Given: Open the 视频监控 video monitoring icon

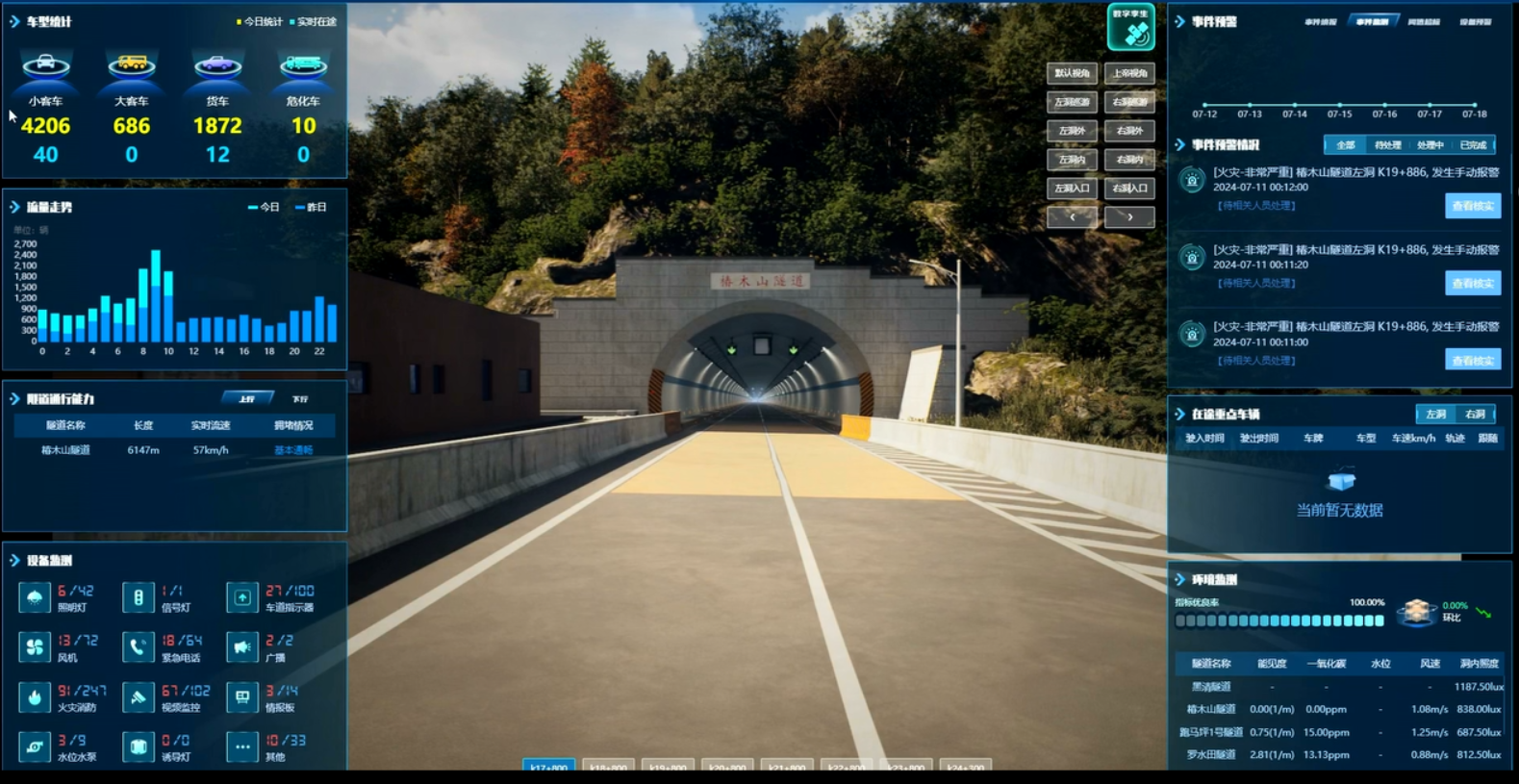Looking at the screenshot, I should point(139,697).
